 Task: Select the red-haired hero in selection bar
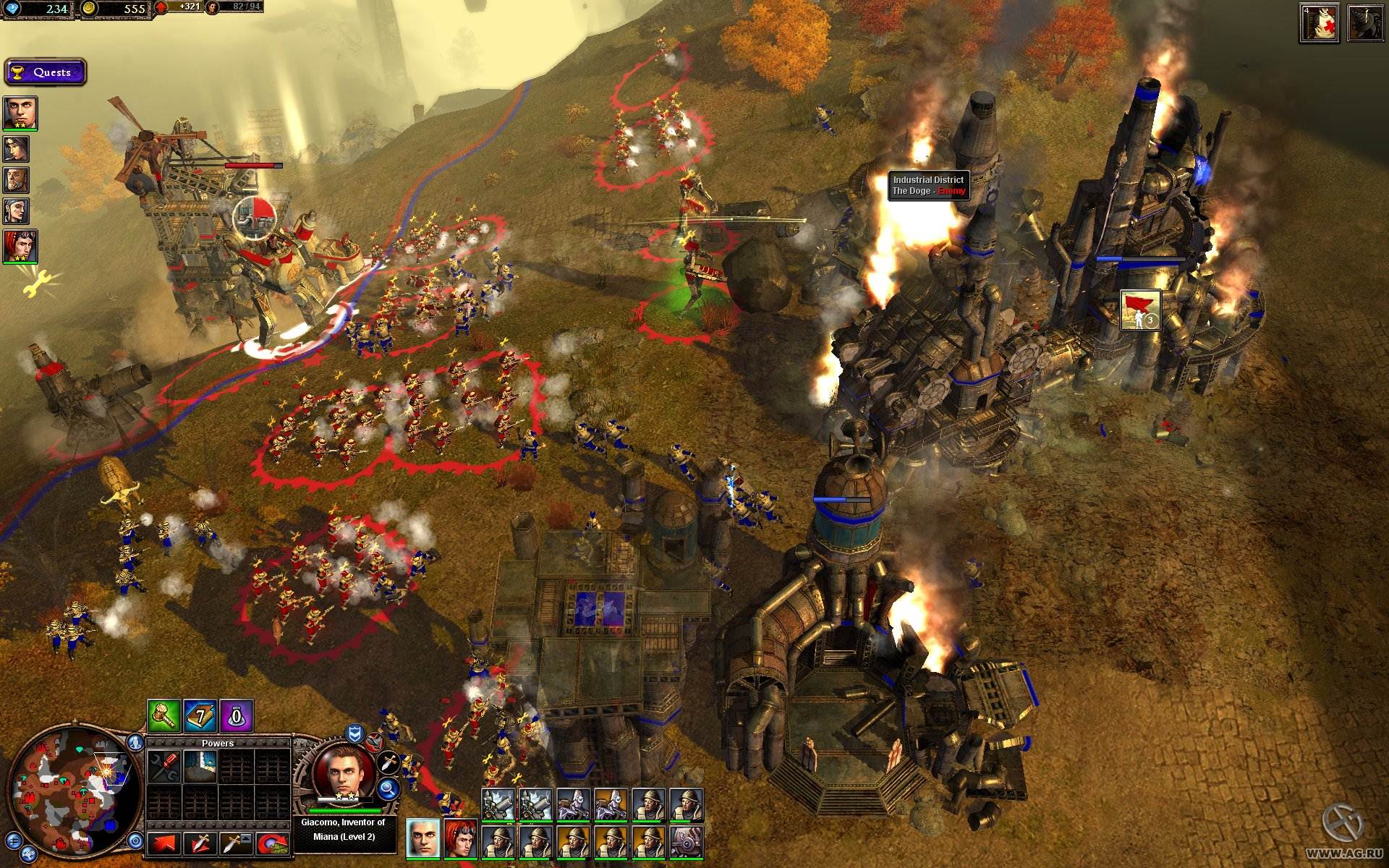coord(461,838)
